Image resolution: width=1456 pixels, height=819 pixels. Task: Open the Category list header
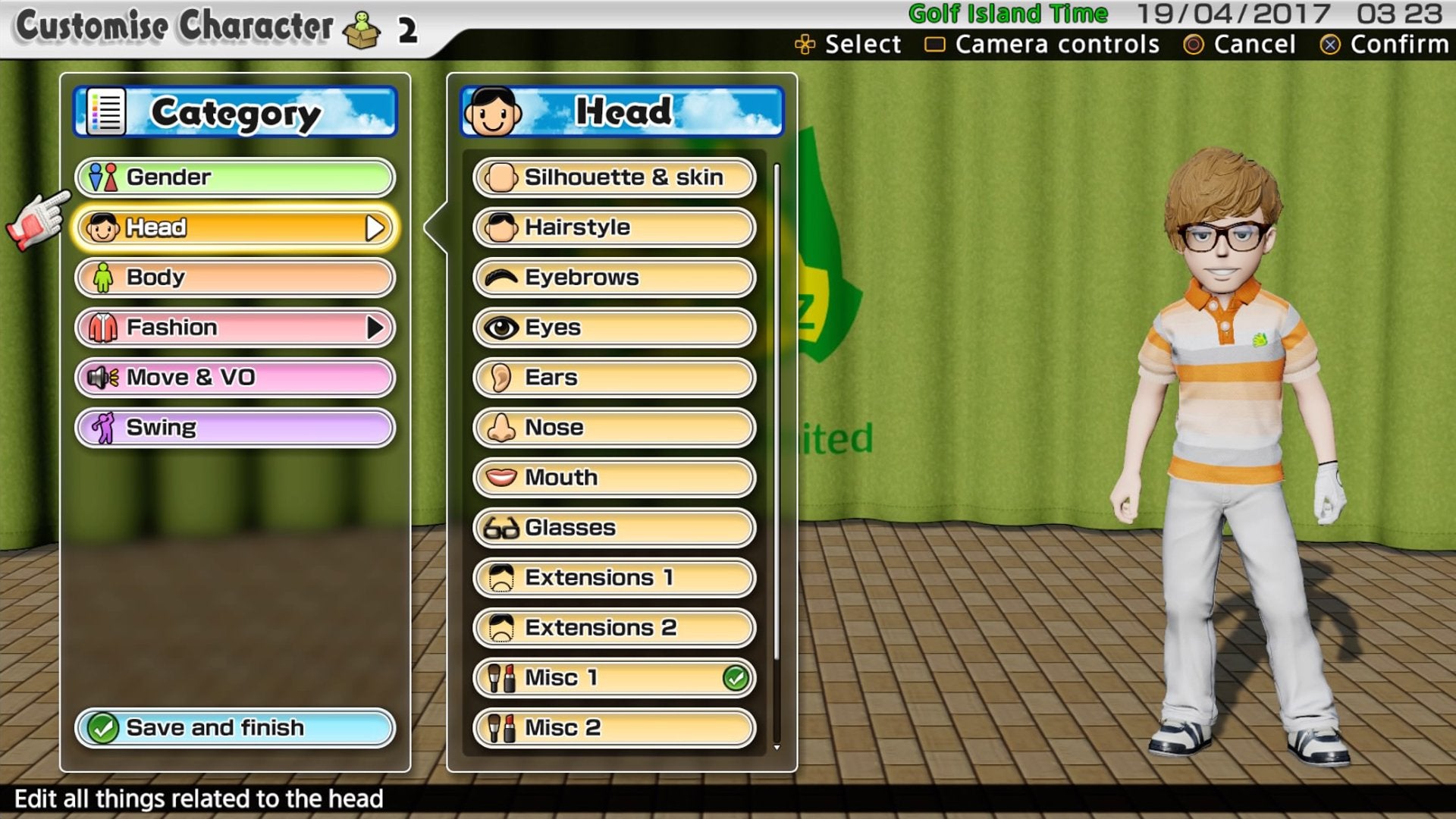click(235, 111)
